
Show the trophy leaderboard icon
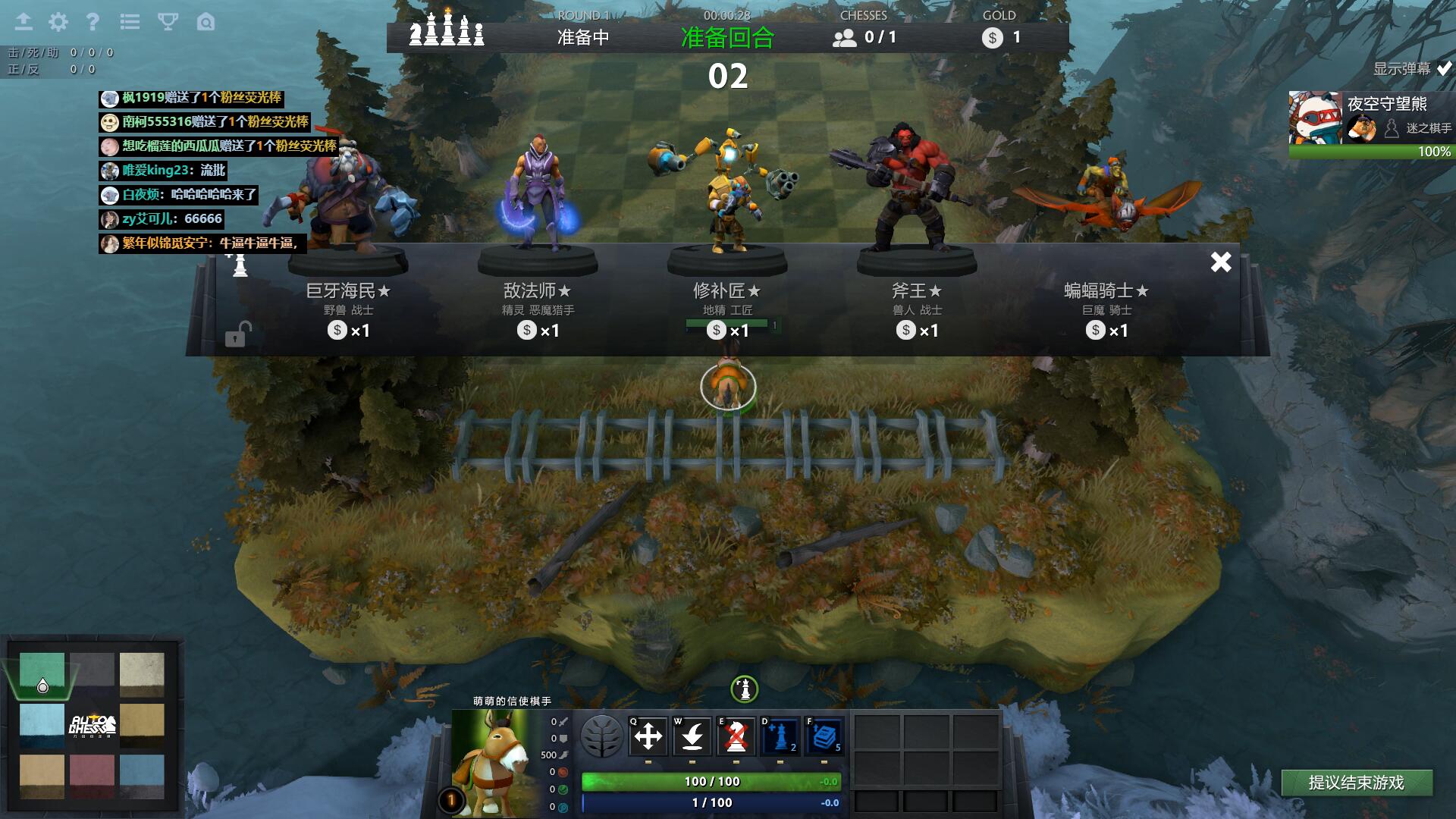[x=168, y=22]
